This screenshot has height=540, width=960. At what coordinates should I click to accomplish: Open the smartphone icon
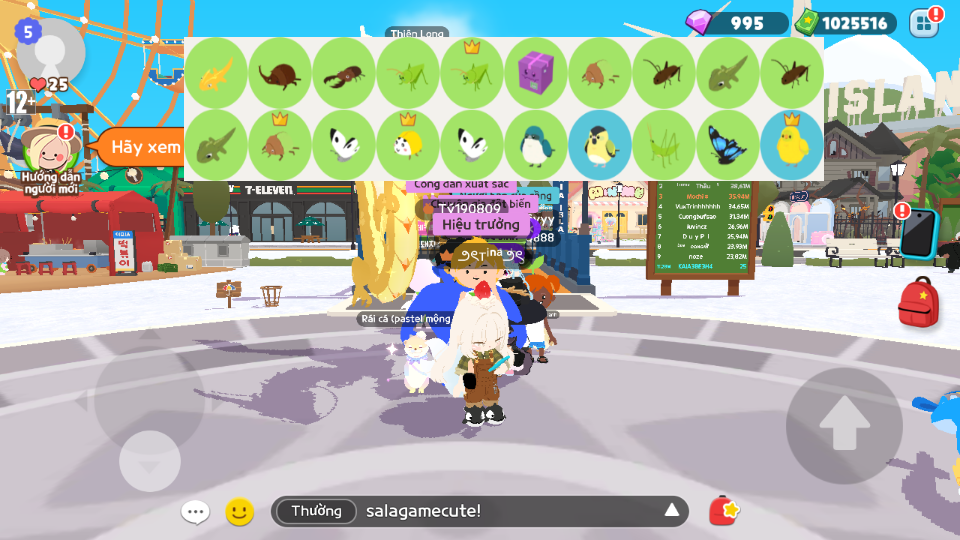(916, 235)
